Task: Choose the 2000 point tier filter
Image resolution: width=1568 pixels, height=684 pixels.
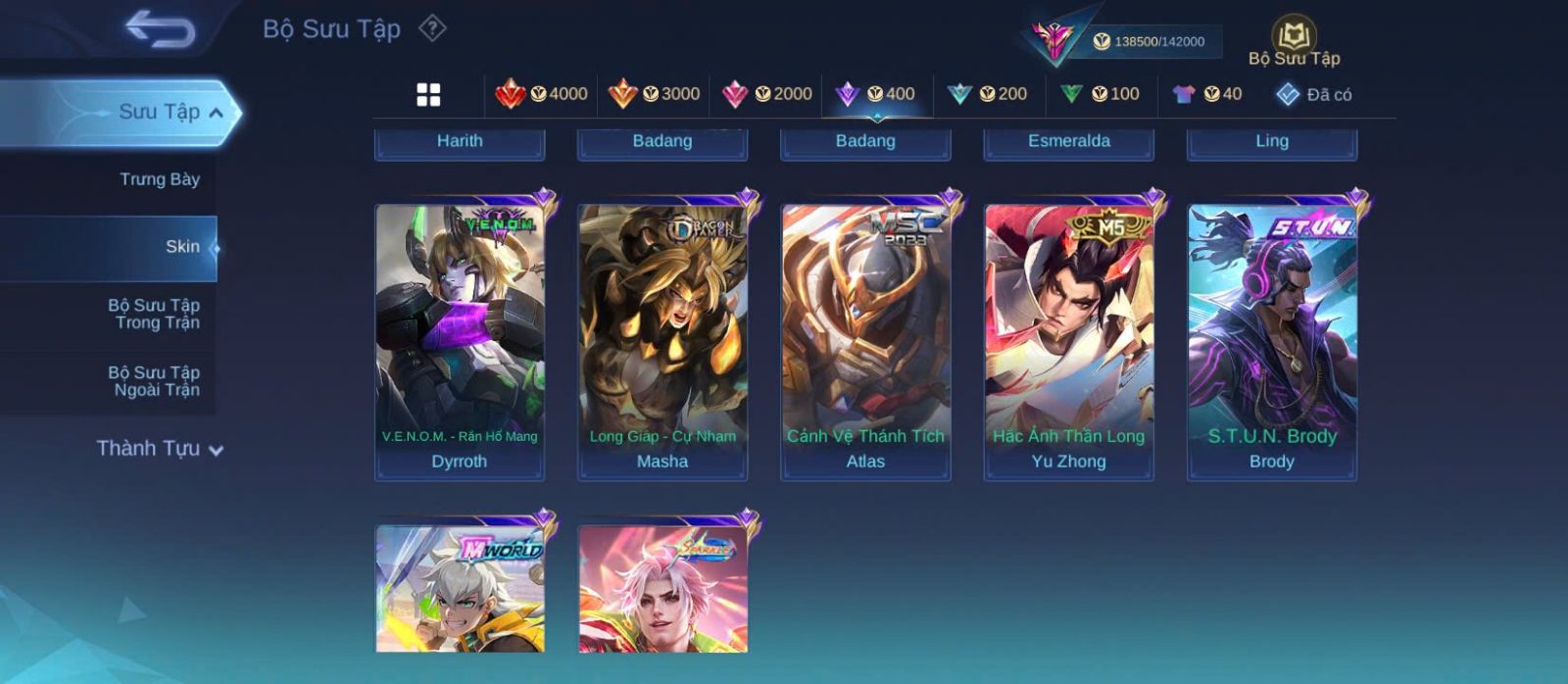Action: [x=766, y=94]
